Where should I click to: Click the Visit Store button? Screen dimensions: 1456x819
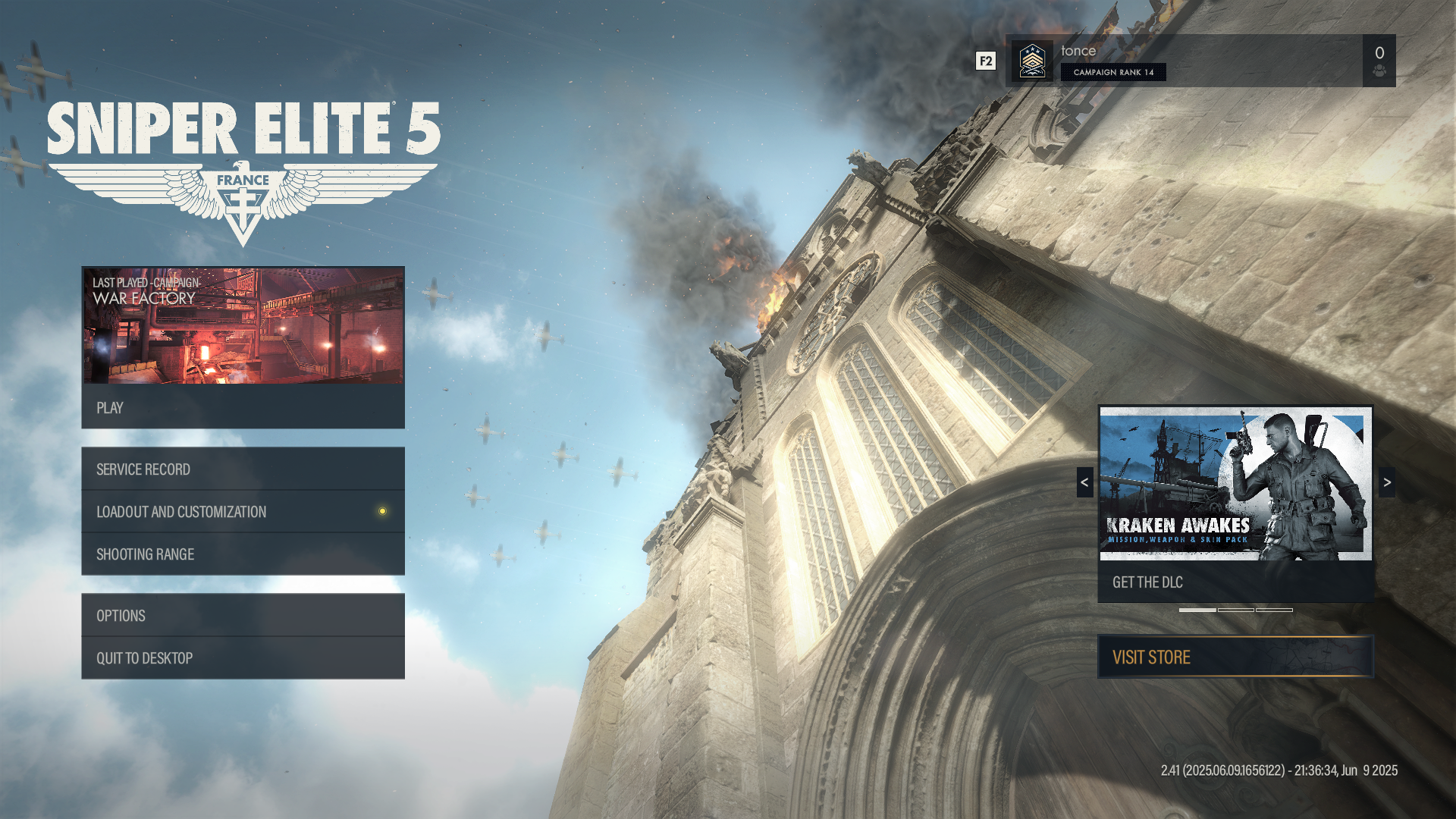point(1235,657)
